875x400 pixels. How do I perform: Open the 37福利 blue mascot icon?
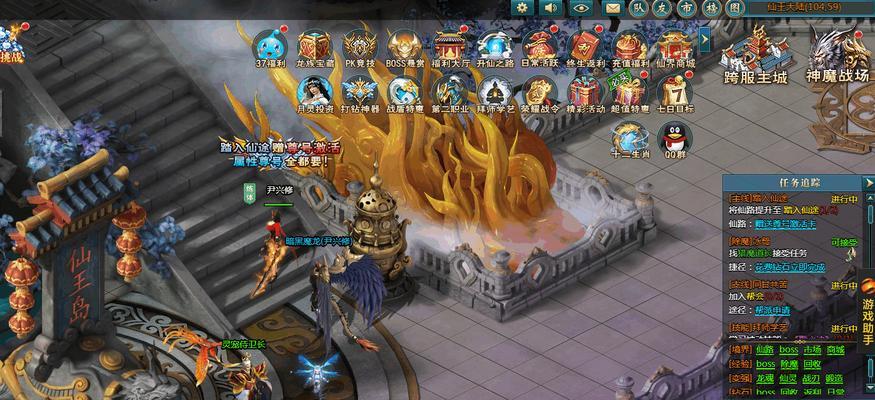click(x=267, y=46)
